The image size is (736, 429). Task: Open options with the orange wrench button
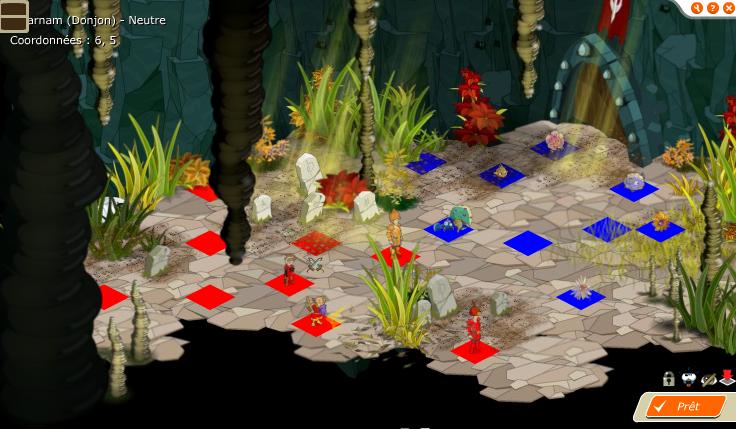(x=697, y=8)
